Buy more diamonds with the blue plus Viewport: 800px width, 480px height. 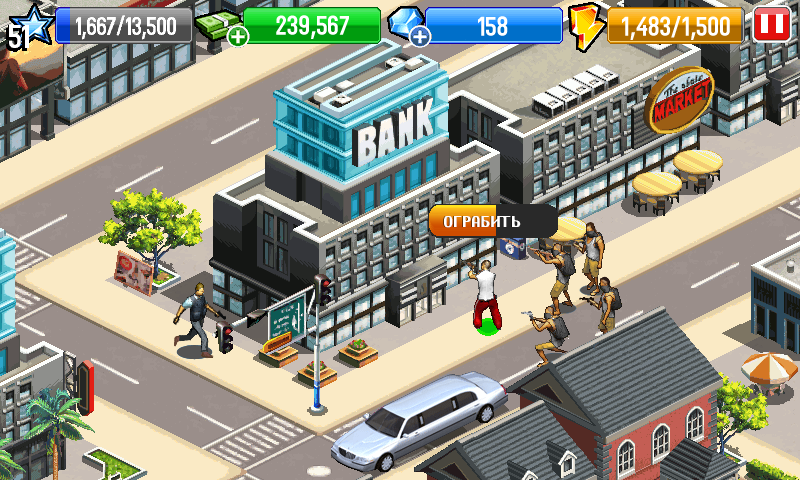pyautogui.click(x=420, y=37)
